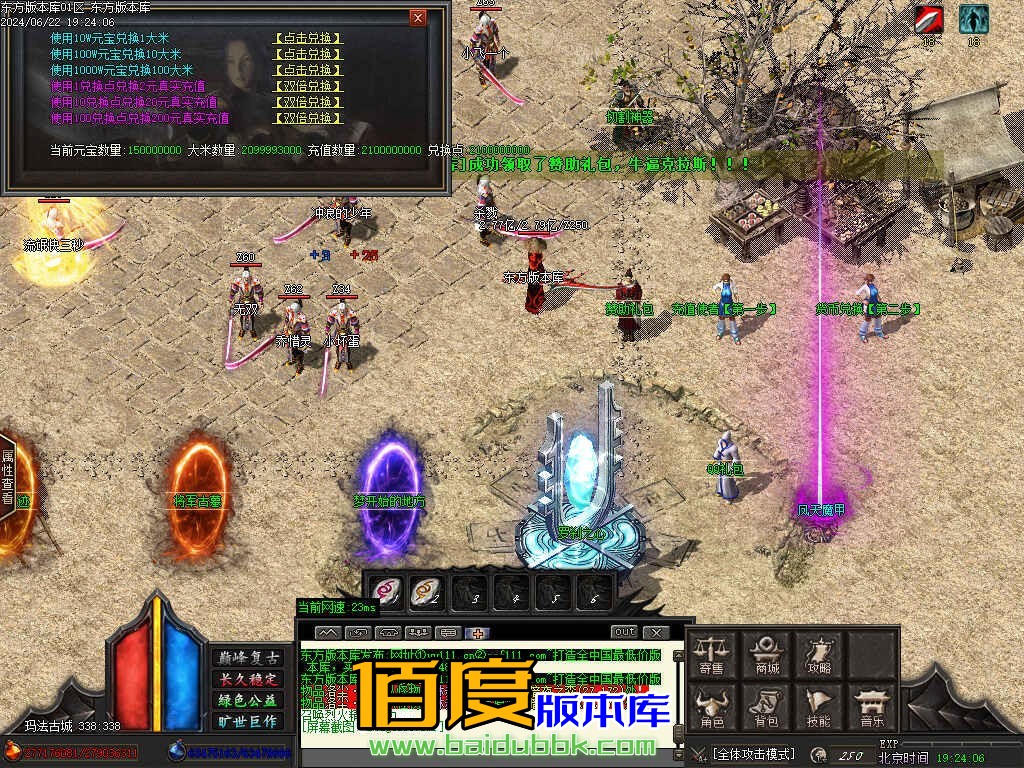Use the item in hotbar slot 2
This screenshot has height=768, width=1024.
(x=427, y=592)
